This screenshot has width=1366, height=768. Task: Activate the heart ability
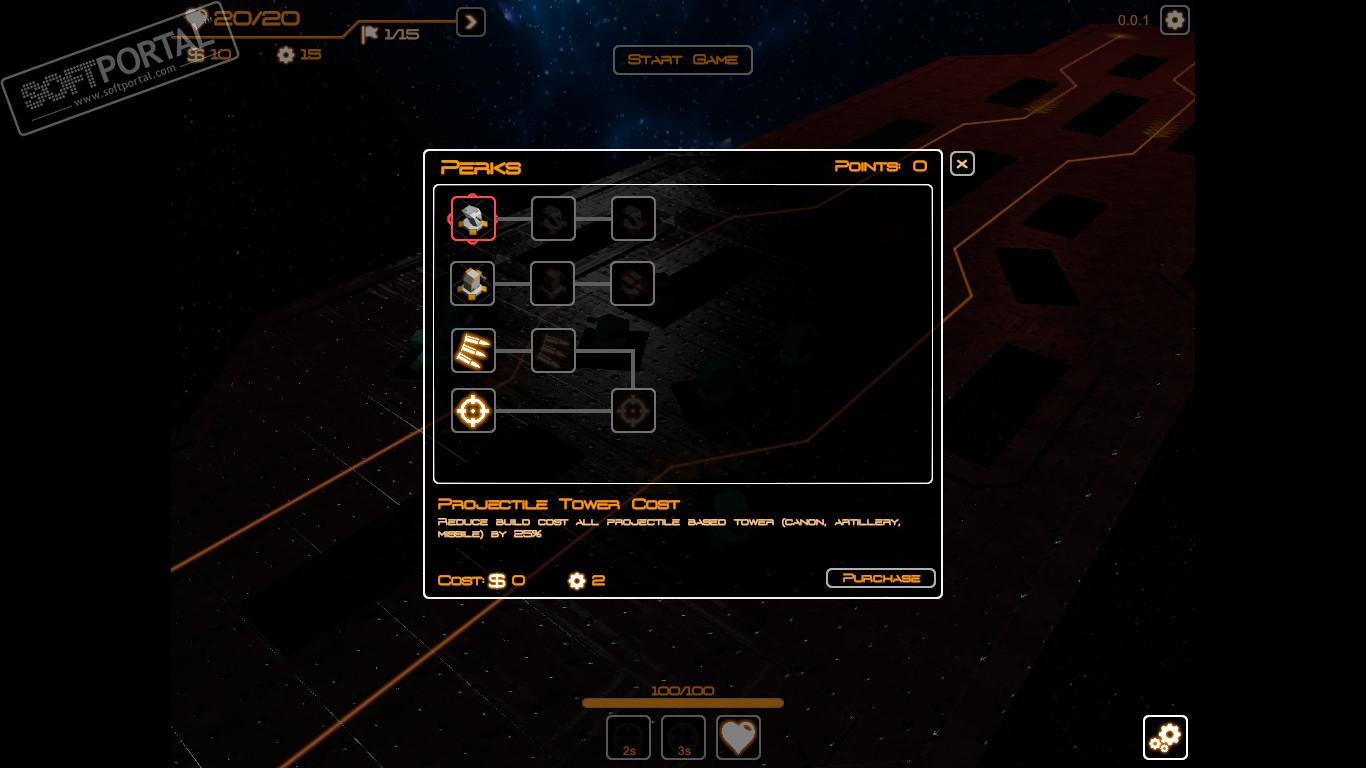pos(738,738)
